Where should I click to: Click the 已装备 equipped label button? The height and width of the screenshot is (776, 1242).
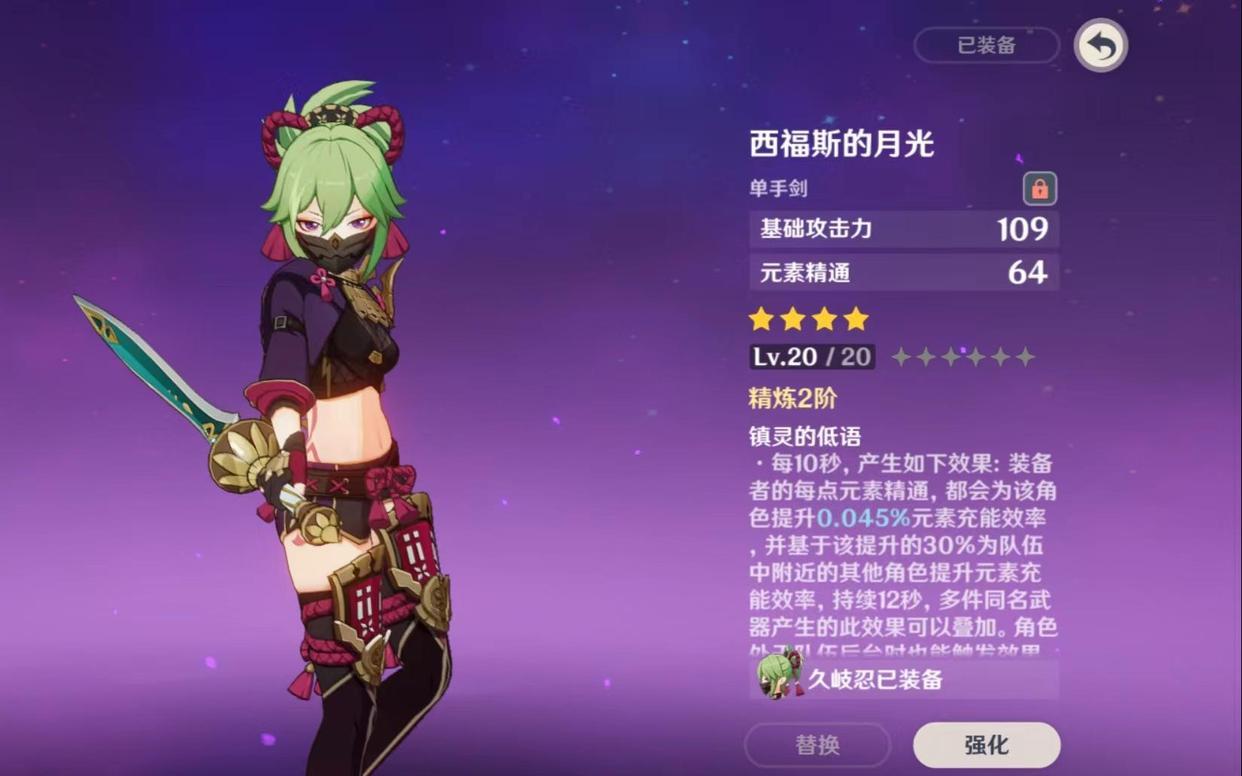pyautogui.click(x=986, y=45)
